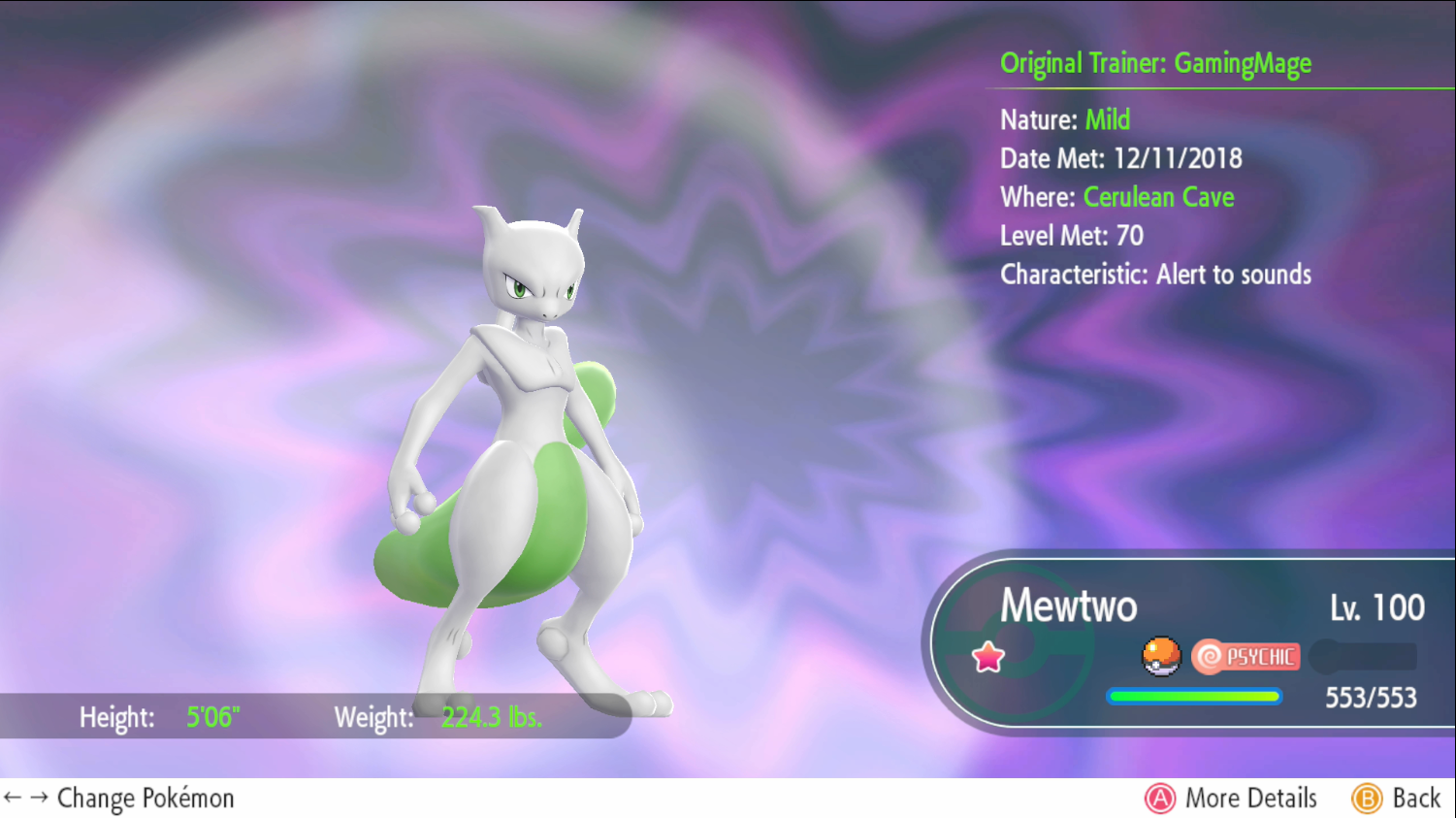Click the green height value 5'06"
Viewport: 1456px width, 818px height.
[x=212, y=718]
